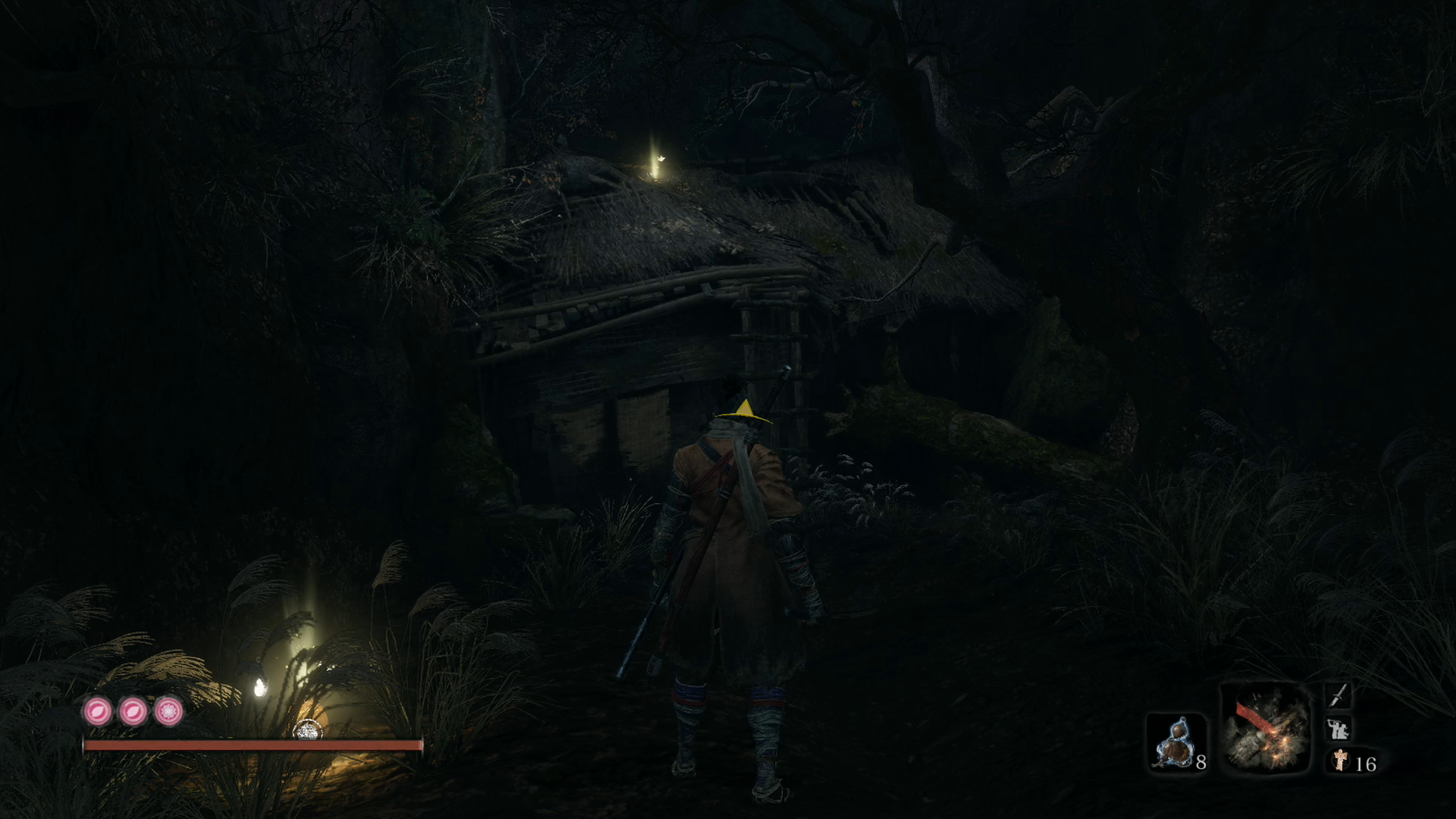Screen dimensions: 1456x819
Task: Inspect the round status buff icon above health
Action: 307,730
